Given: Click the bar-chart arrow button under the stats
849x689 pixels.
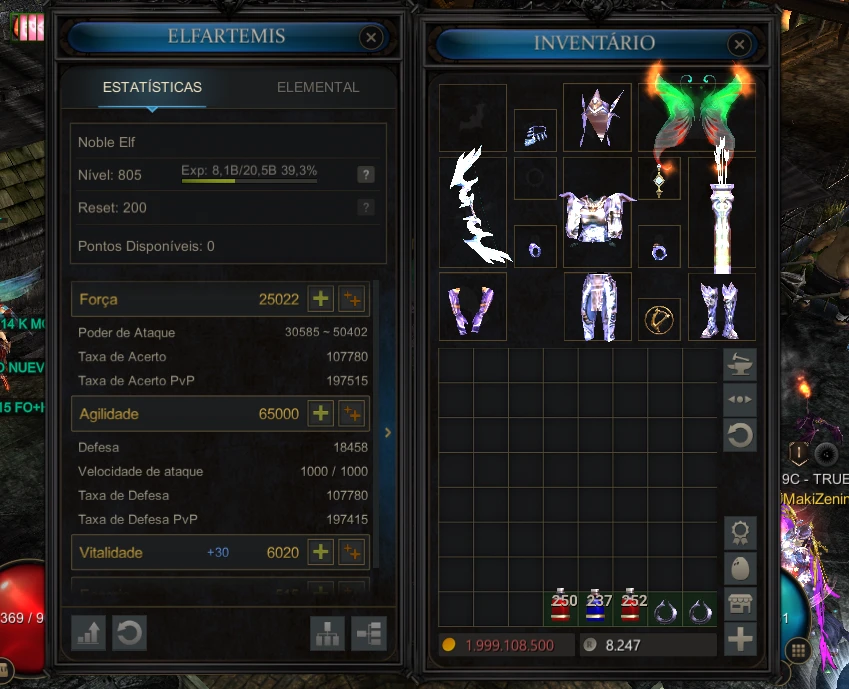Looking at the screenshot, I should 89,633.
